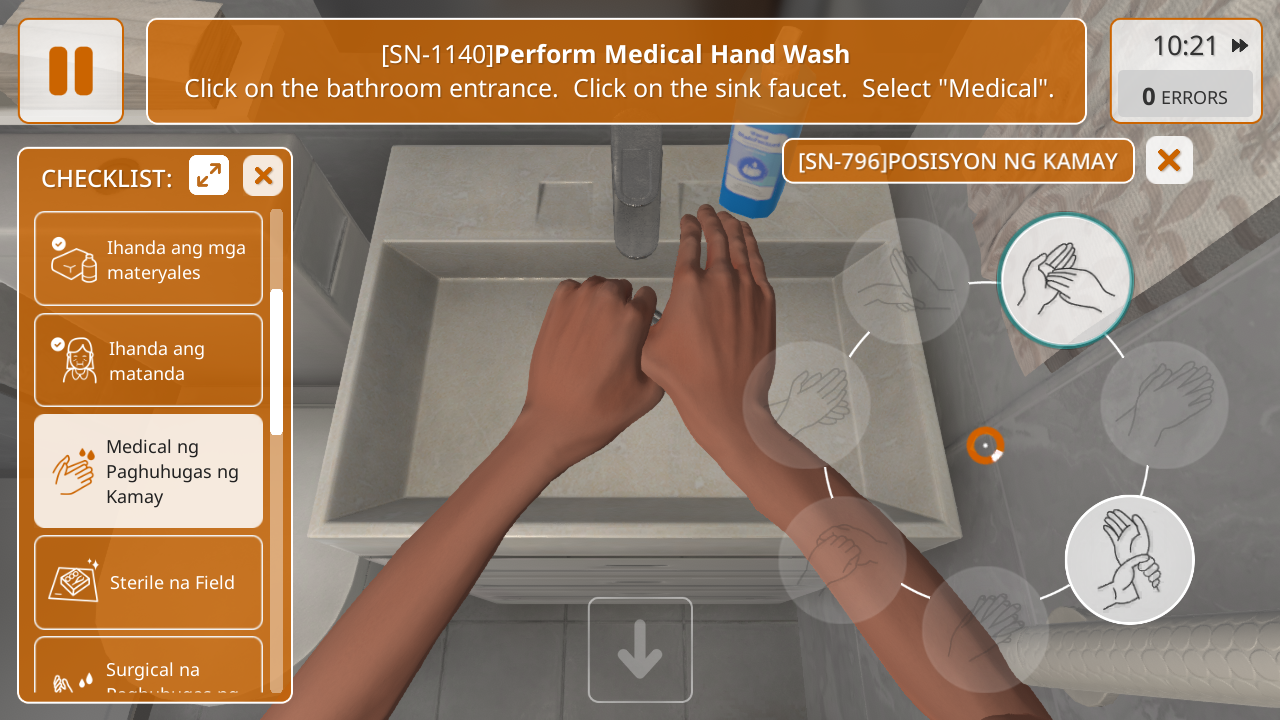Select "Ihanda ang matanda" checklist item

(148, 360)
